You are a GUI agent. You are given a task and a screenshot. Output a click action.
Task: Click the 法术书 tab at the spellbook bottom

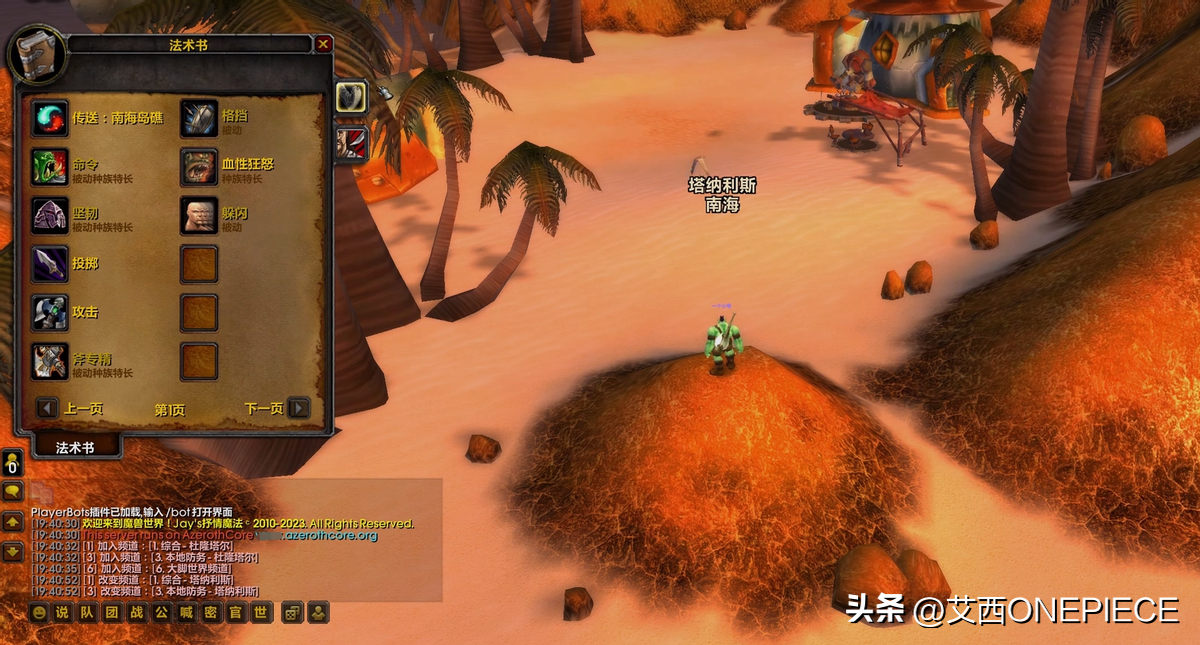pos(75,447)
